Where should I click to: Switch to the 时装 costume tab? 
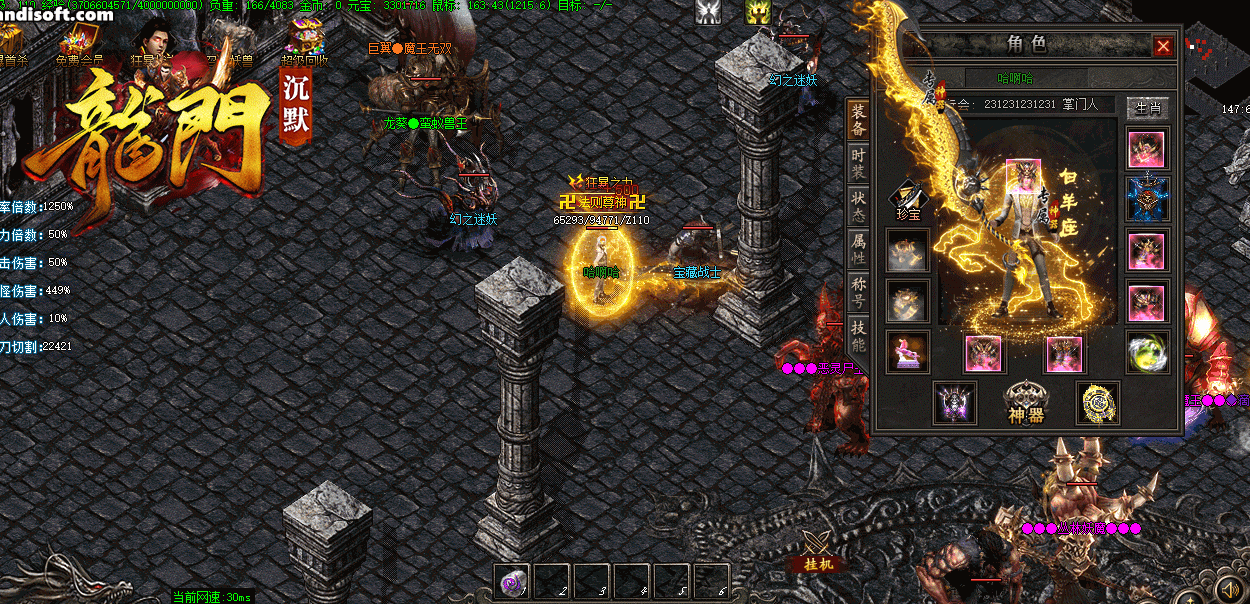click(858, 164)
